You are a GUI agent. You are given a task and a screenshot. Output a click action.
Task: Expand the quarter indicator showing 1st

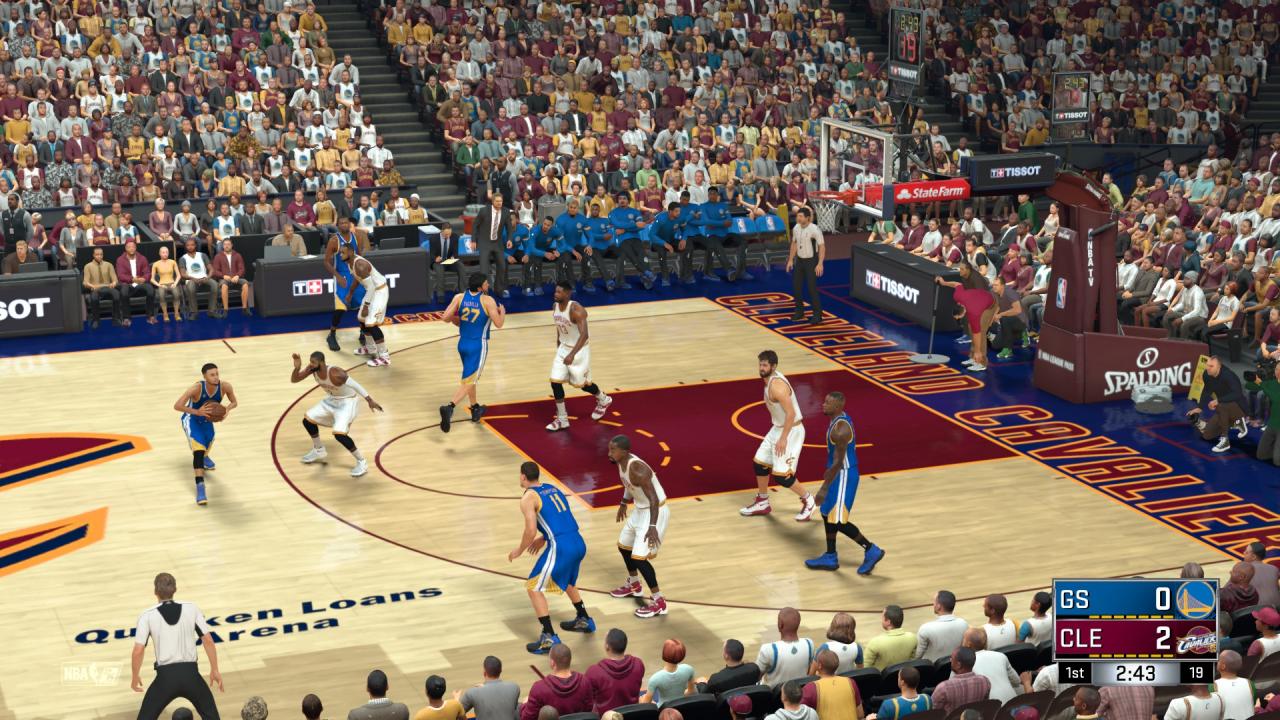tap(1073, 672)
